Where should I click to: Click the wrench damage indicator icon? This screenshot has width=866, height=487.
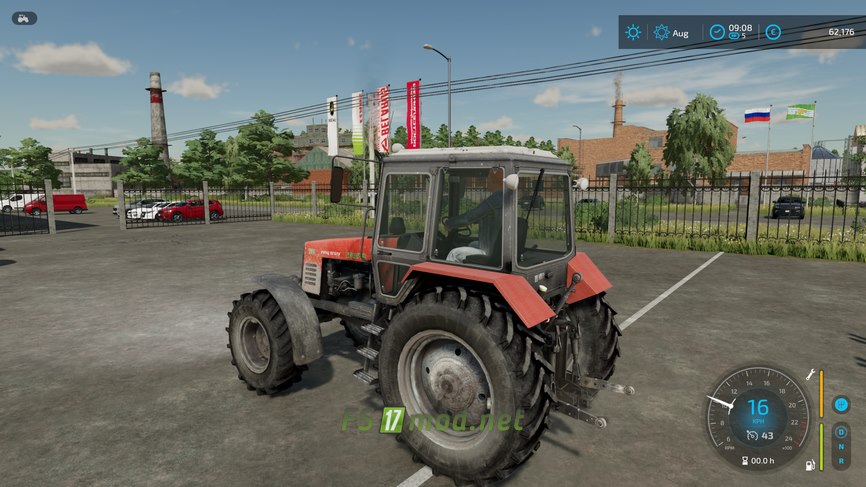(810, 374)
